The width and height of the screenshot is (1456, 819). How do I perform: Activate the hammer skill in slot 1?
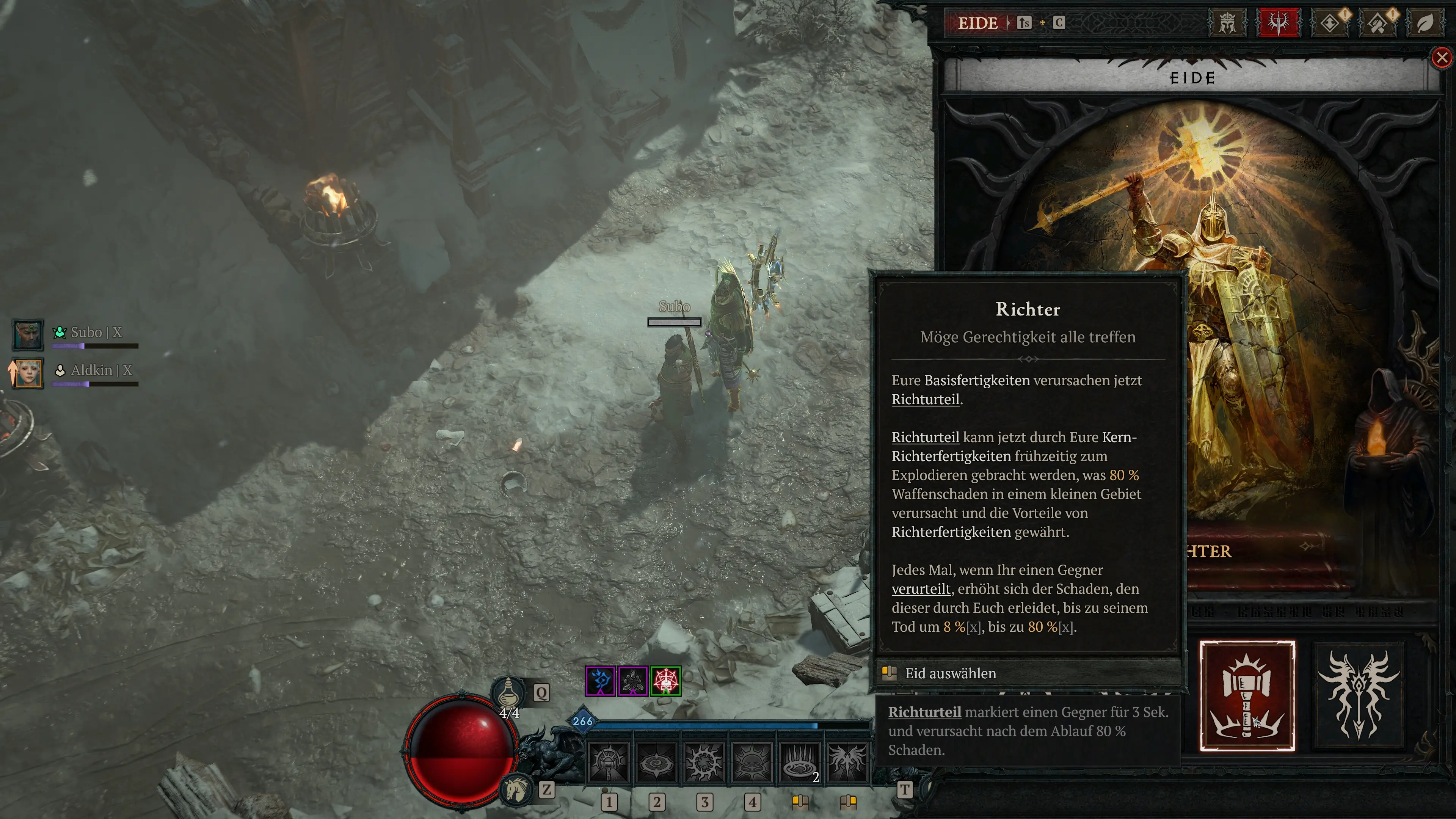coord(608,762)
